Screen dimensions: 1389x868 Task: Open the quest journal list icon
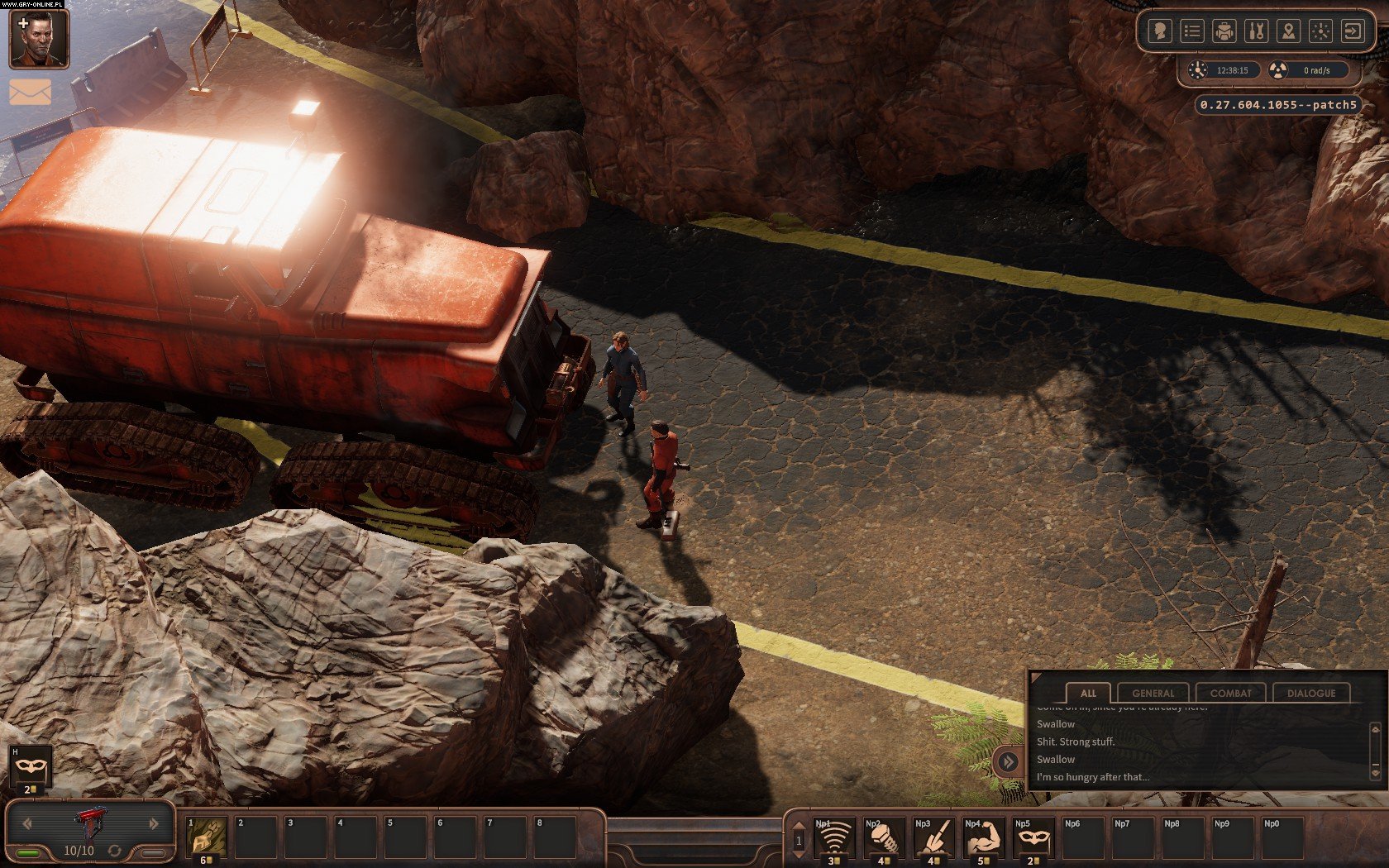(1191, 31)
